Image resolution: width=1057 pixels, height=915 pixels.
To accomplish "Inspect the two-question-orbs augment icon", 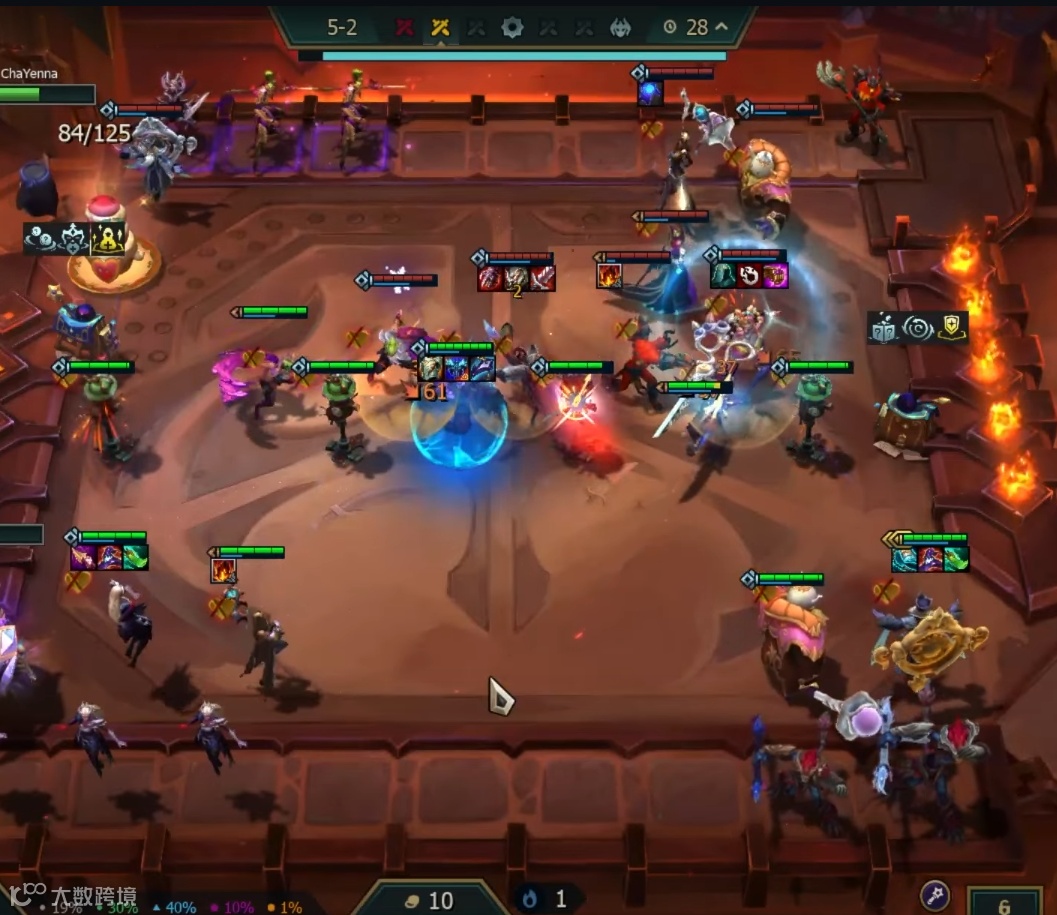I will pyautogui.click(x=40, y=238).
